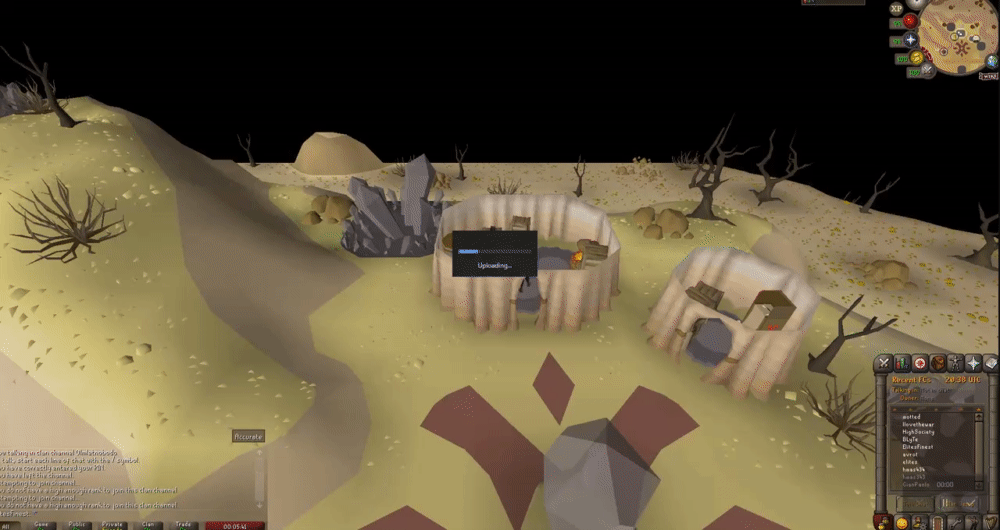Screen dimensions: 1000x530
Task: Click the special attack orb
Action: 929,70
